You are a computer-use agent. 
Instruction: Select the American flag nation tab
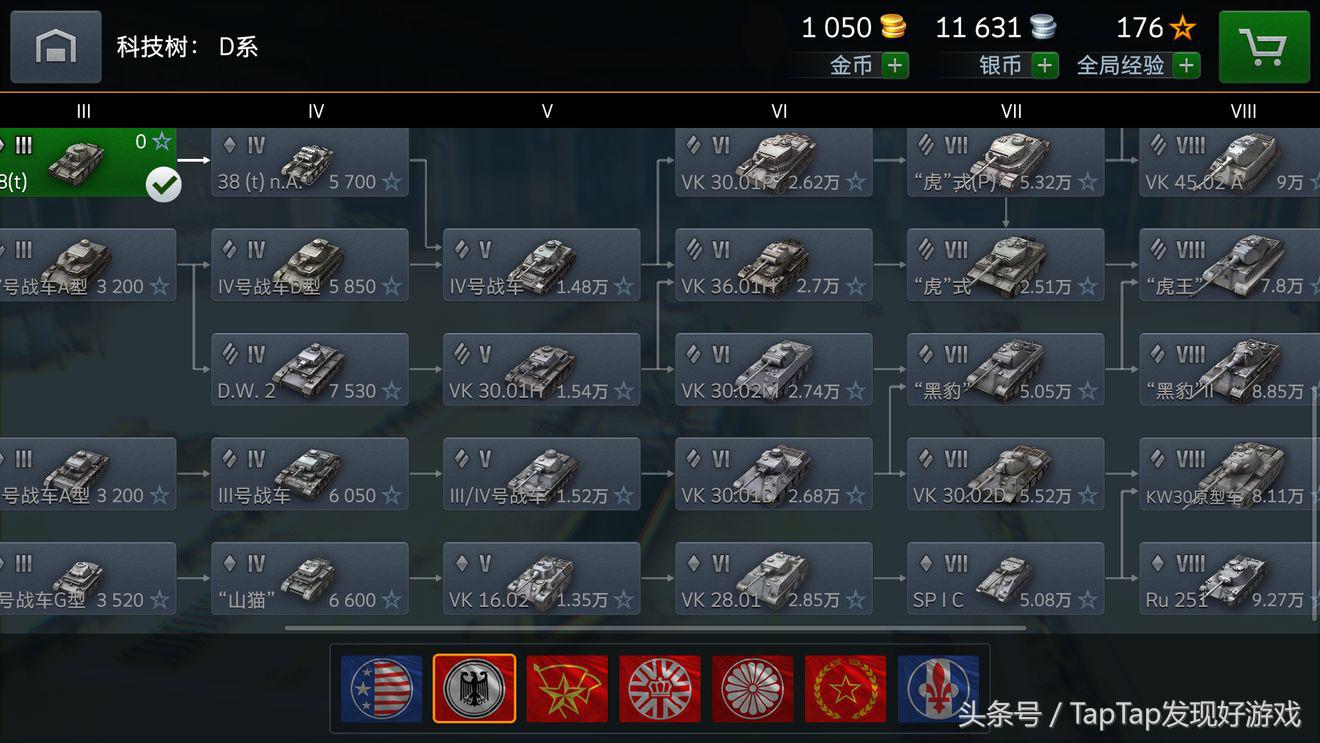click(381, 688)
